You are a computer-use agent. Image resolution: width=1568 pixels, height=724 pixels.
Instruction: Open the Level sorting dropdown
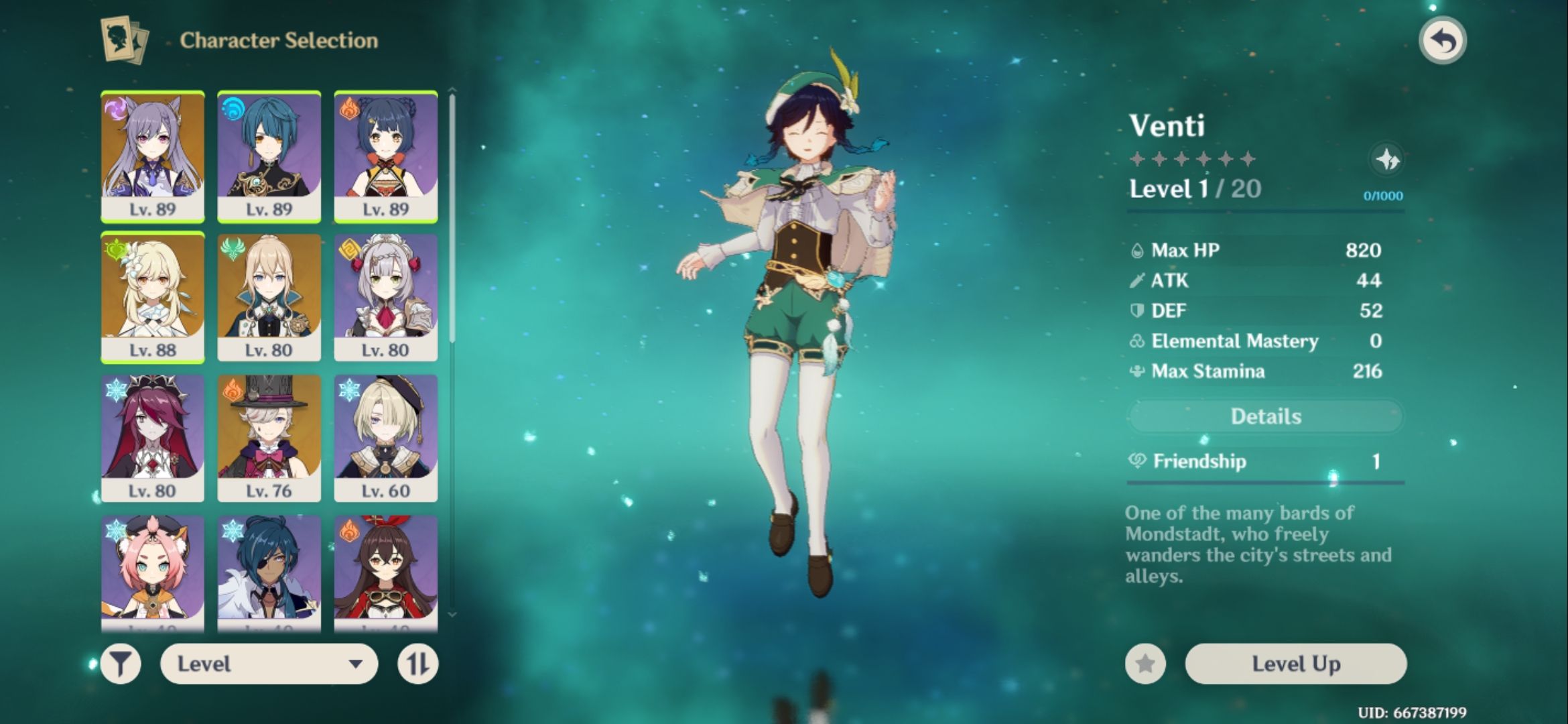coord(268,665)
